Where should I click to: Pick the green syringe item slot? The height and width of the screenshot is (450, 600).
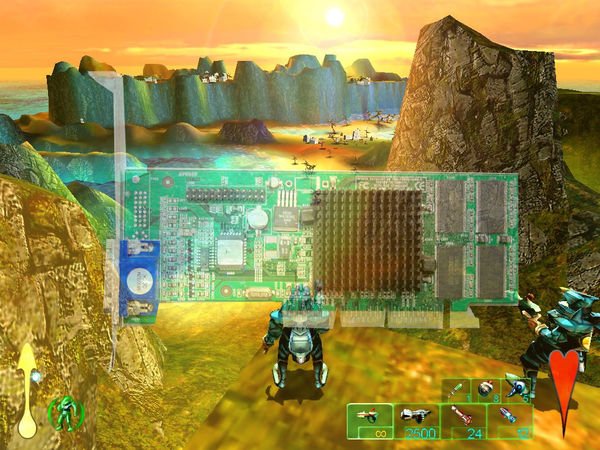(x=457, y=388)
